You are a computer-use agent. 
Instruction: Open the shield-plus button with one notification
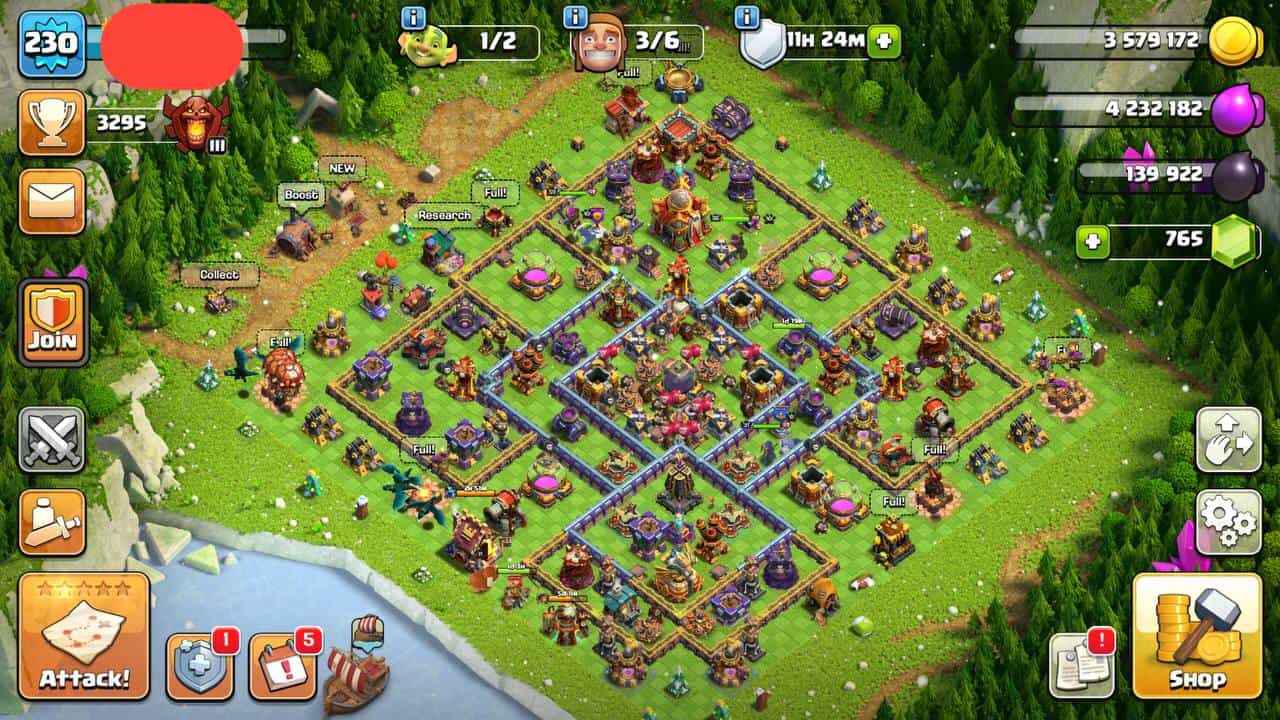(200, 665)
